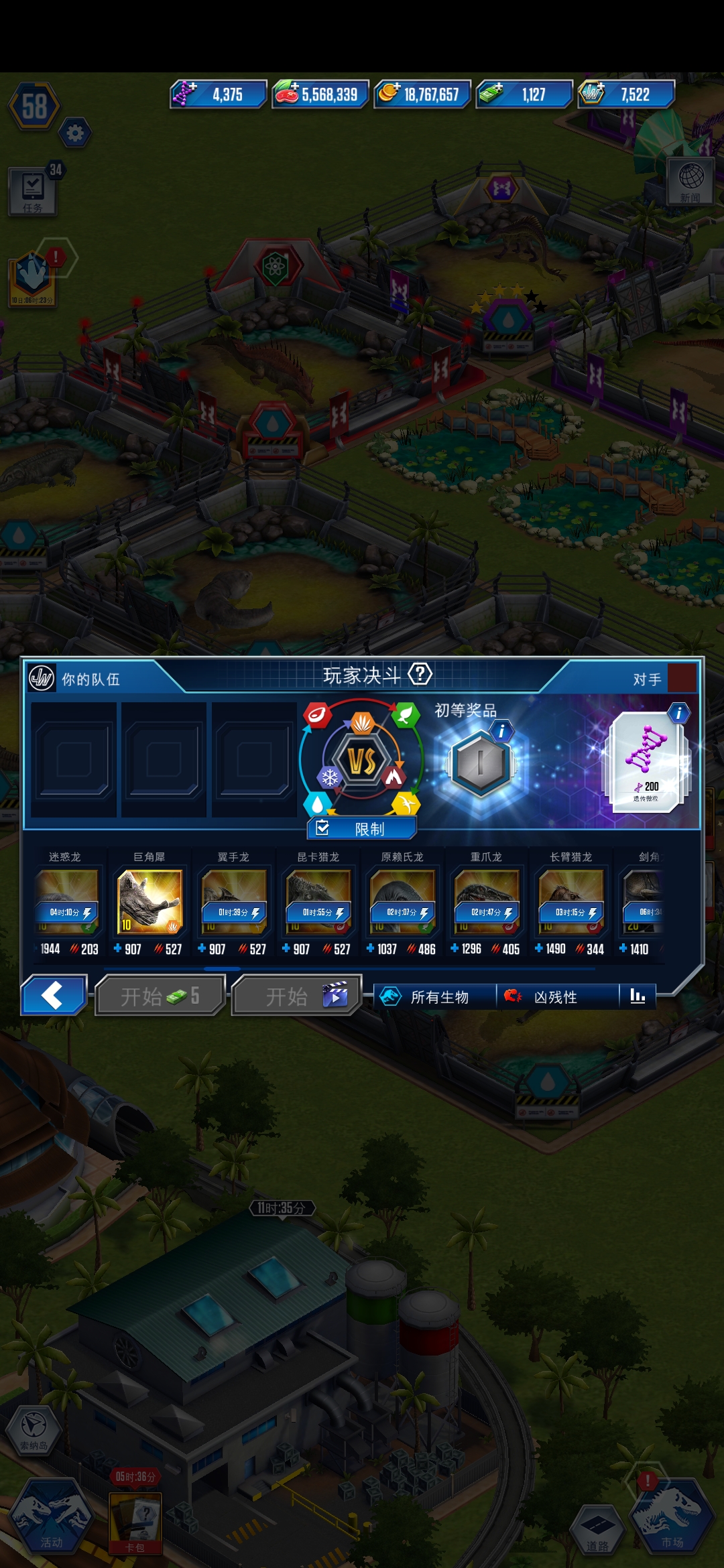
Task: Choose the 翼手龙 creature card
Action: pos(233,901)
